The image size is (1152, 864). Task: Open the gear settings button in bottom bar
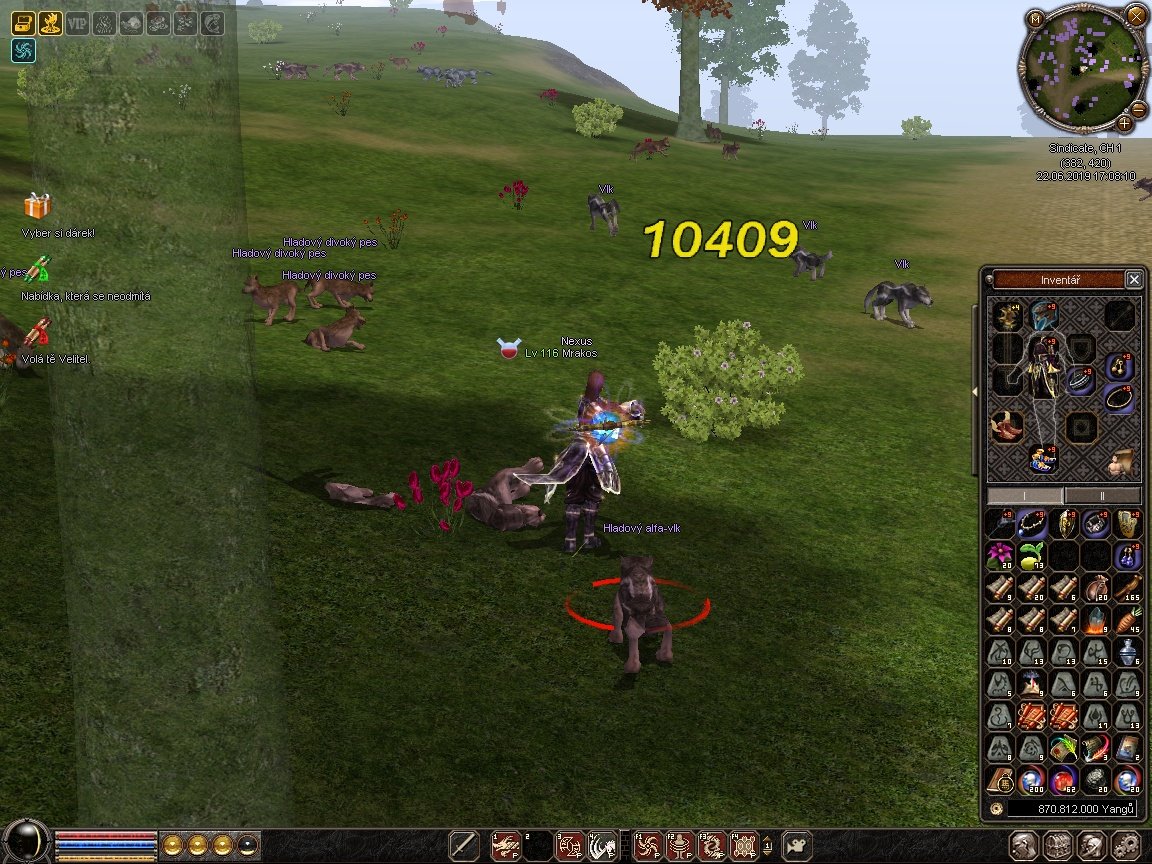tap(1126, 845)
